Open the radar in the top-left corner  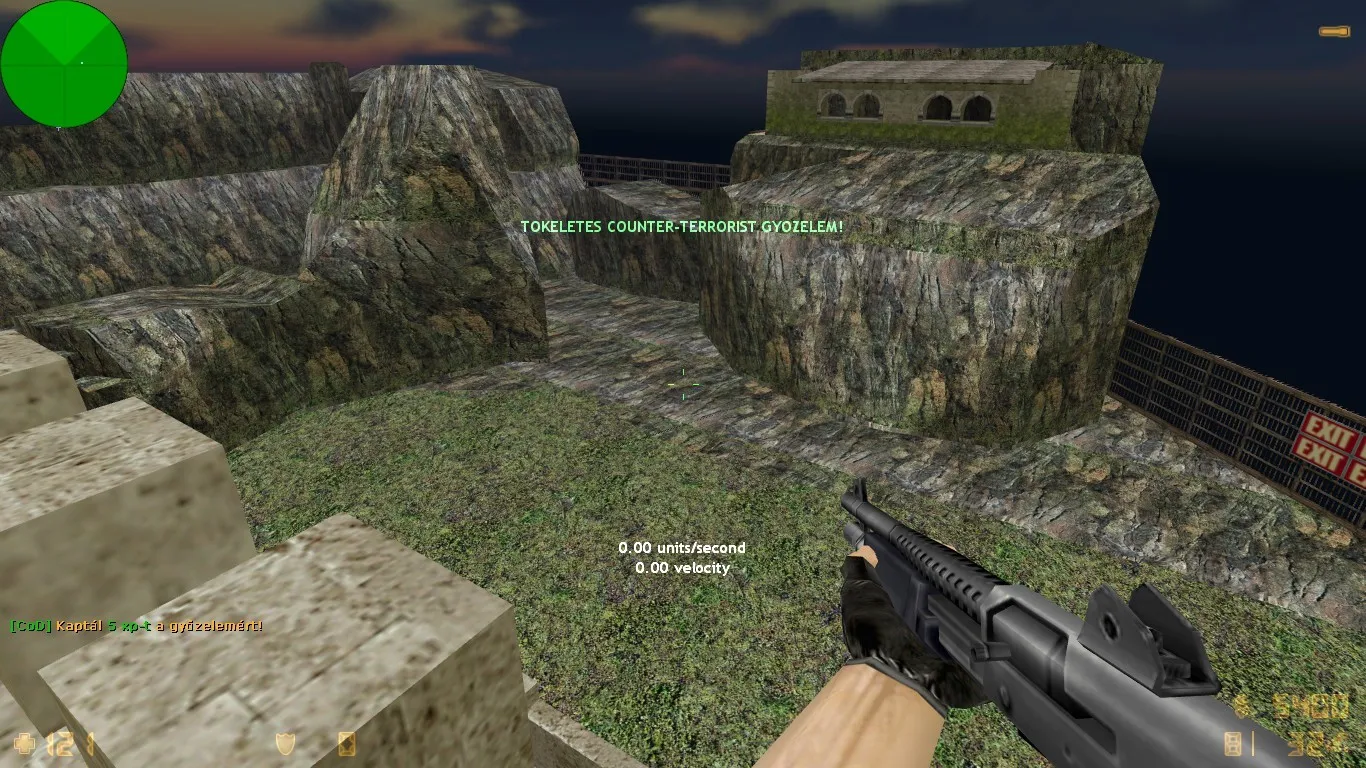tap(63, 63)
